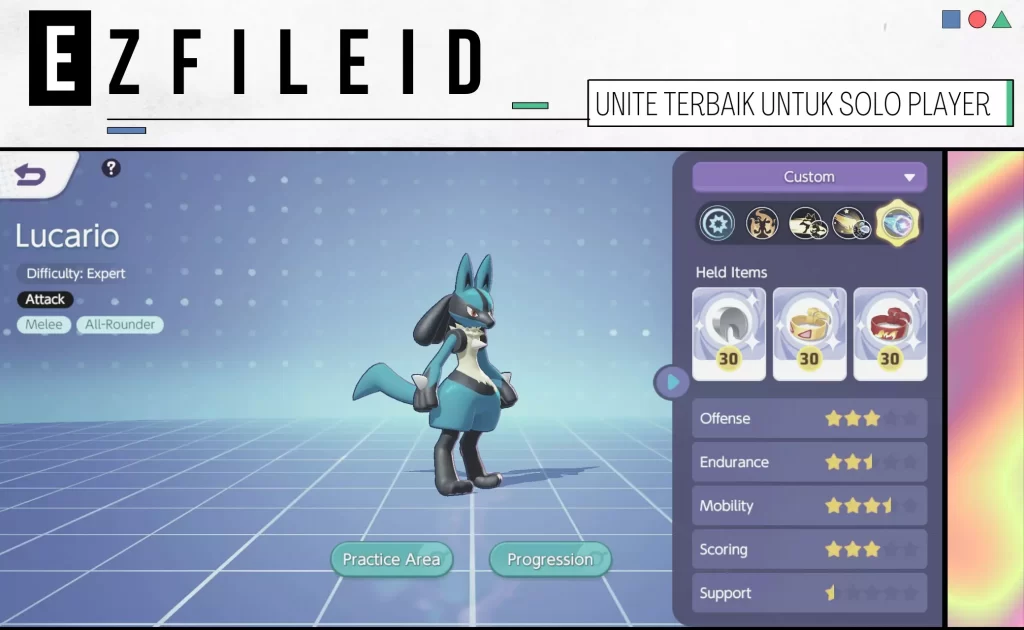Select the passive ability flame icon
The image size is (1024, 630).
762,224
